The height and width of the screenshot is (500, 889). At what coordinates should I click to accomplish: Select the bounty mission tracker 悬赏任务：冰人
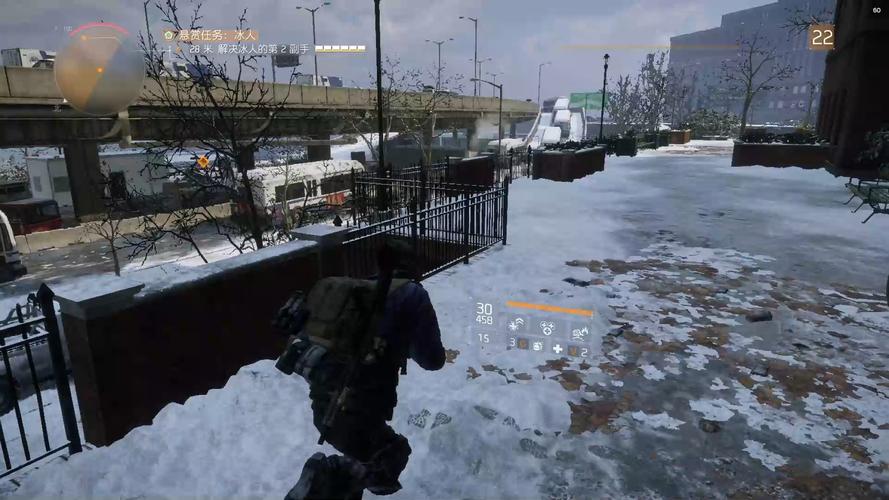215,35
